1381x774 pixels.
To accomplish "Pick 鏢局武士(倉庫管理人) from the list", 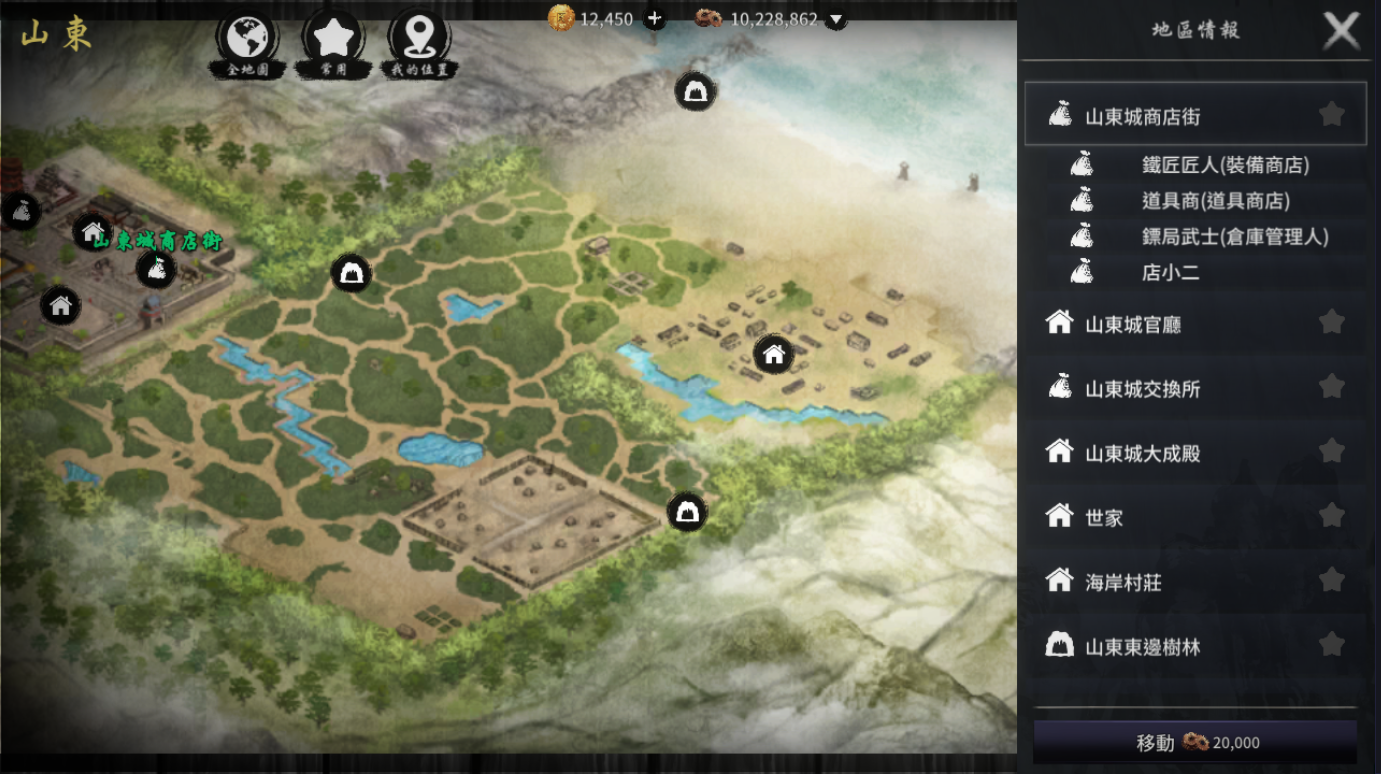I will 1234,237.
